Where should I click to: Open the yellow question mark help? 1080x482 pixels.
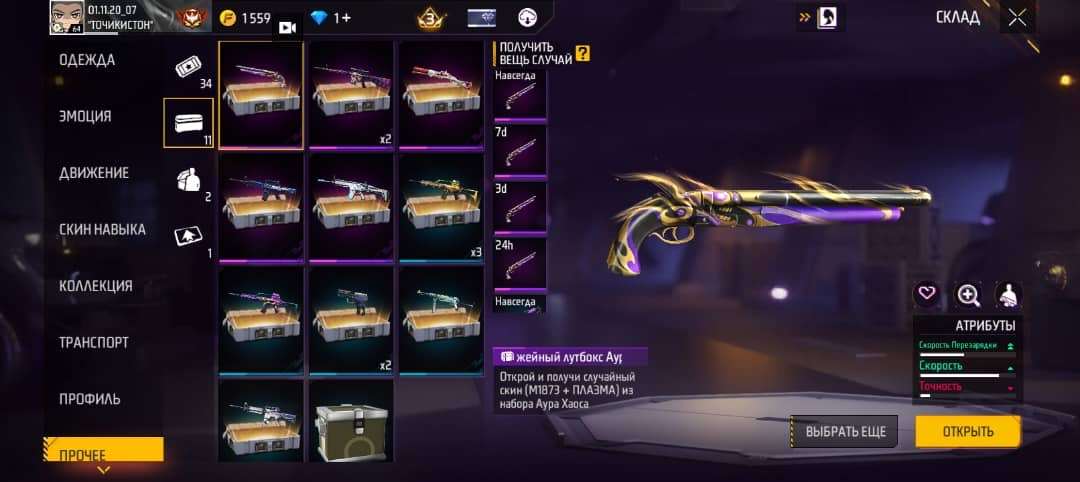tap(582, 54)
